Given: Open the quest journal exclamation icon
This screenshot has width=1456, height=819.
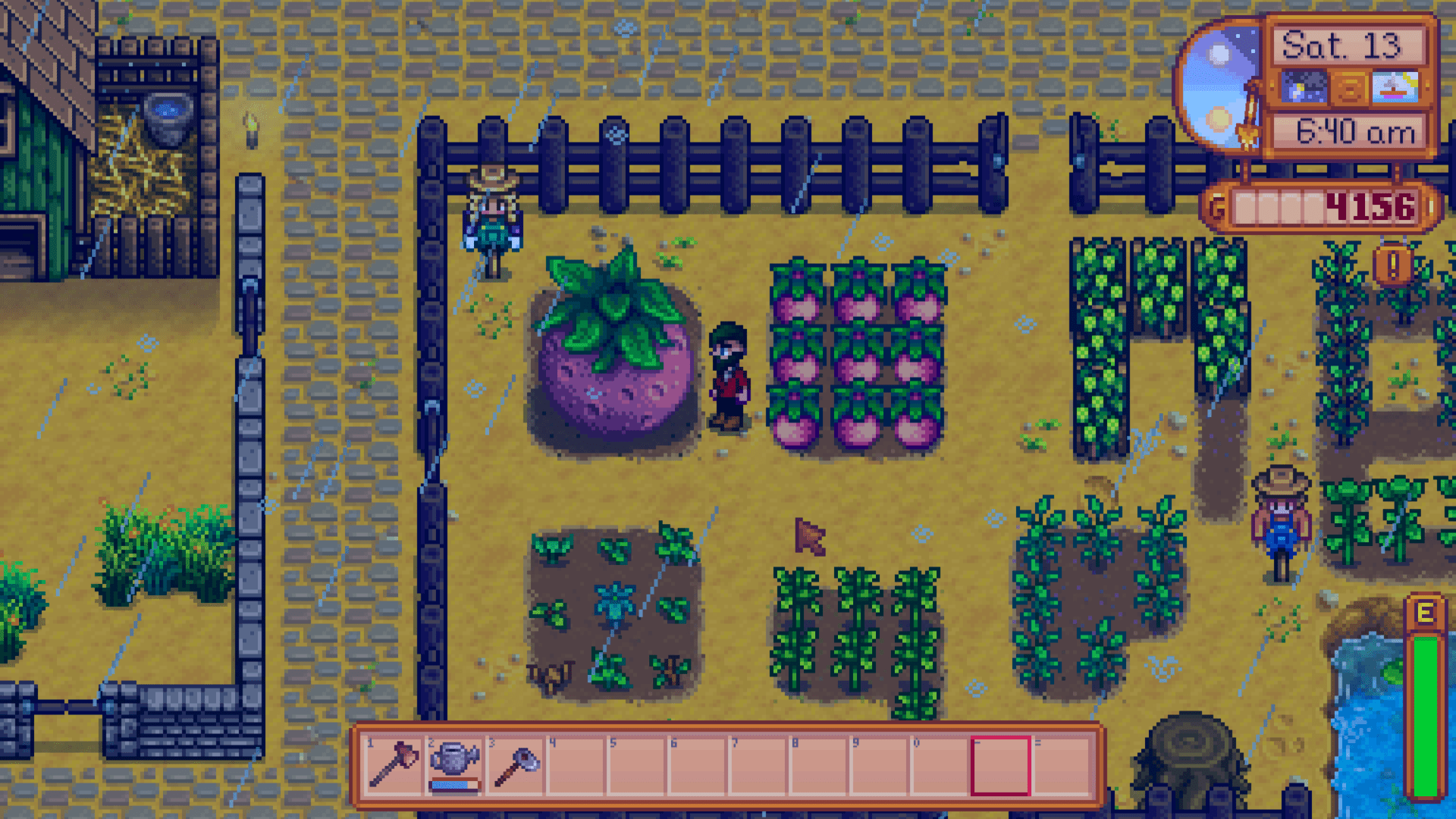Looking at the screenshot, I should 1394,265.
